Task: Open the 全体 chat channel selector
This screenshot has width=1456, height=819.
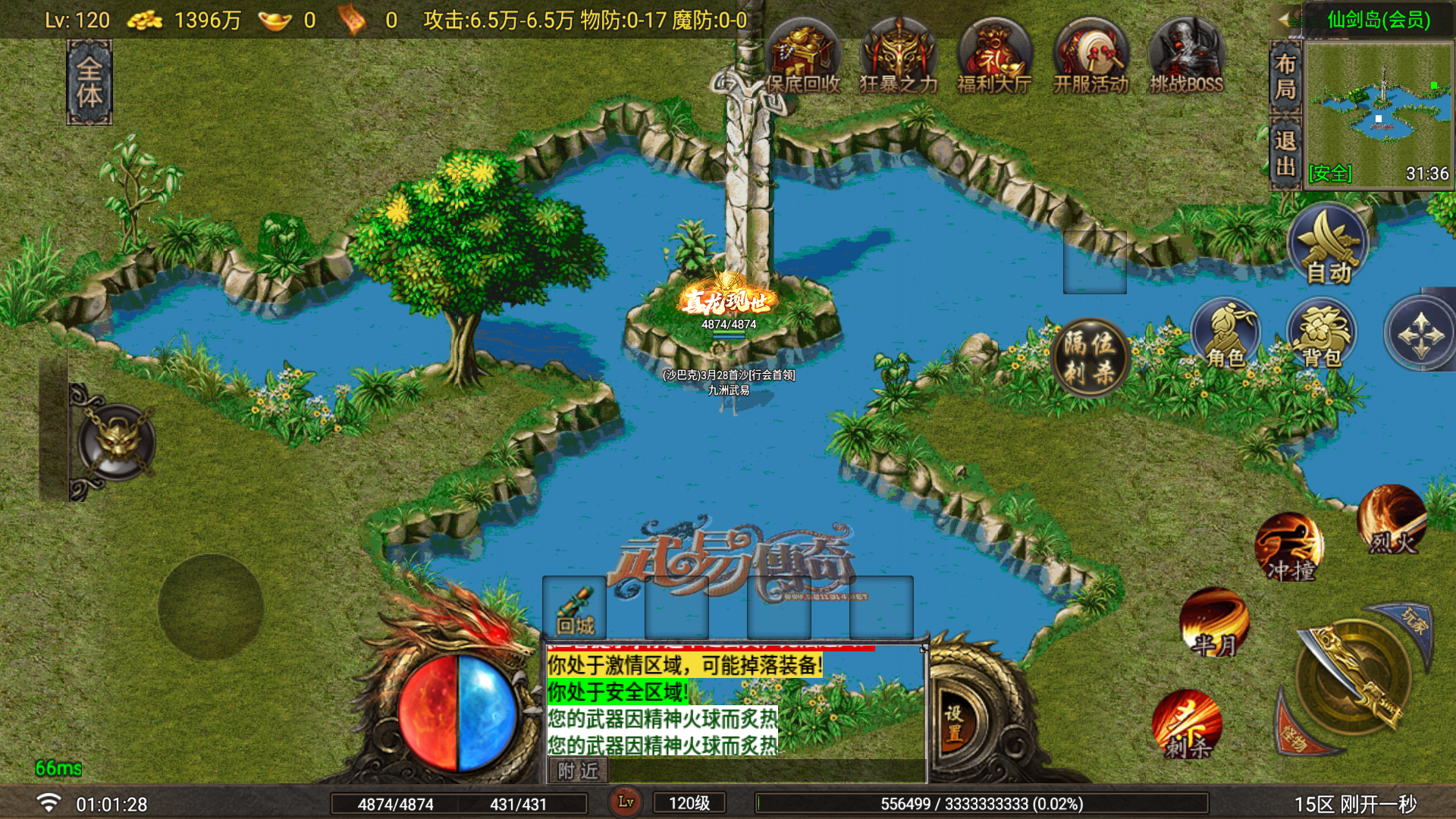Action: 89,76
